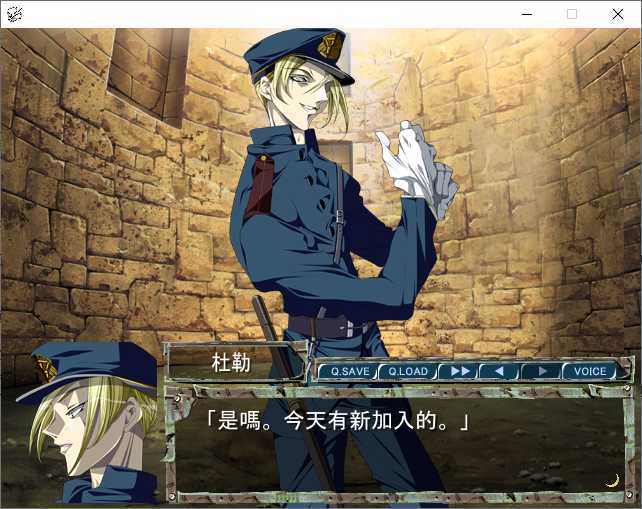Advance the dialogue via the crescent moon icon
The width and height of the screenshot is (642, 509).
coord(612,480)
